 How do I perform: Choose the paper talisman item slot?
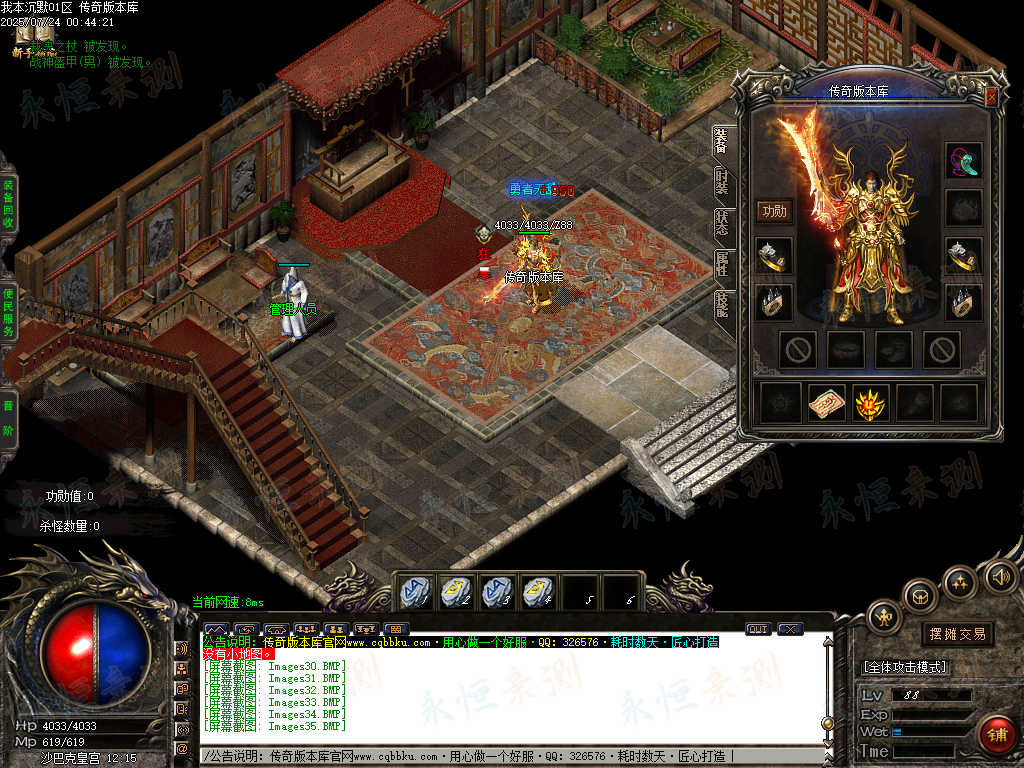point(826,402)
